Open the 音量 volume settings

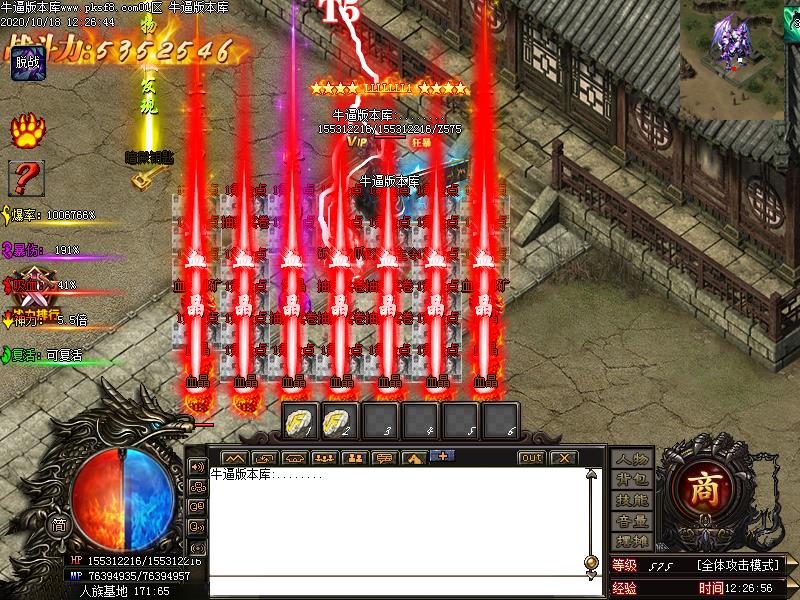(x=632, y=521)
